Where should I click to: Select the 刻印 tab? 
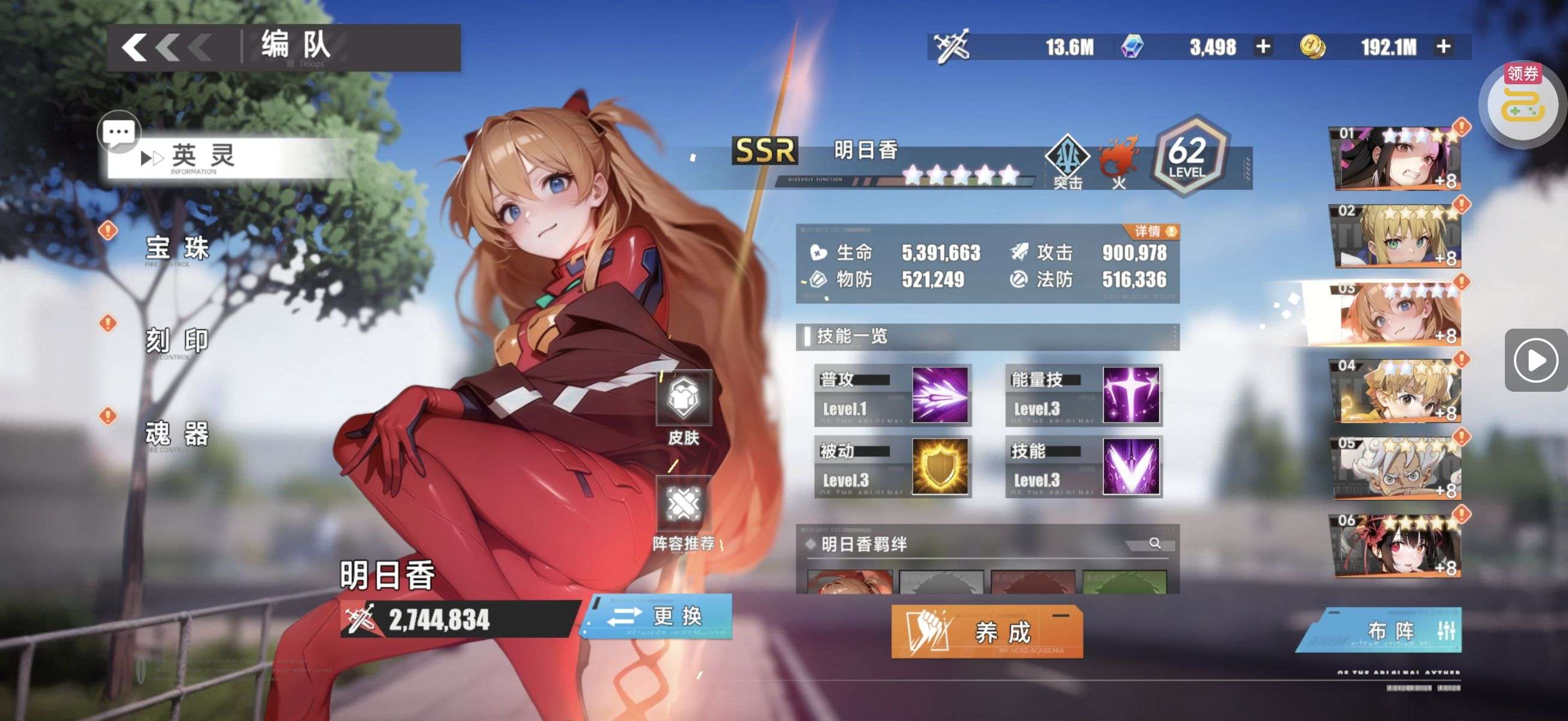point(177,341)
